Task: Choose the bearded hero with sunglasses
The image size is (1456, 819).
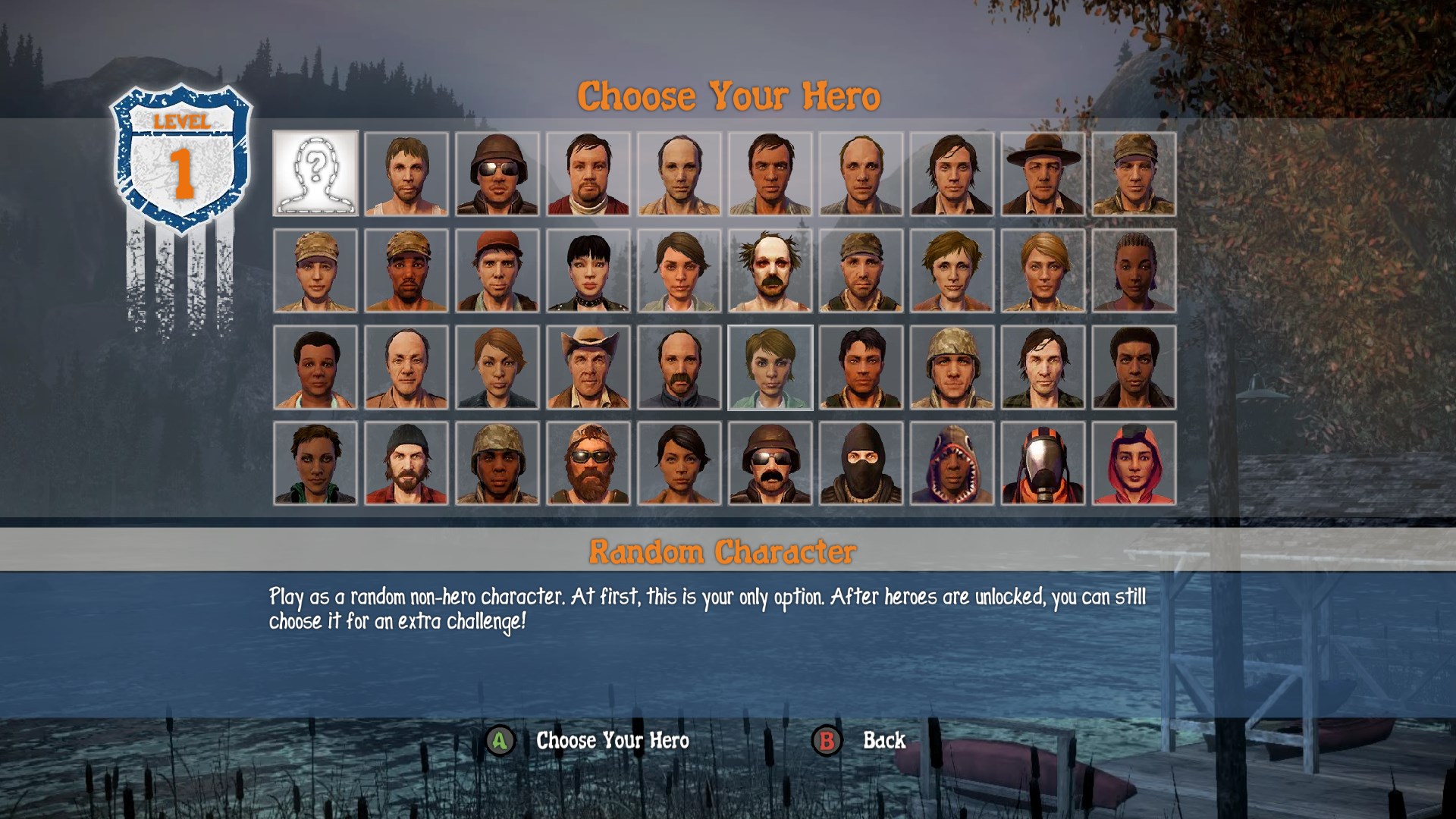Action: 588,463
